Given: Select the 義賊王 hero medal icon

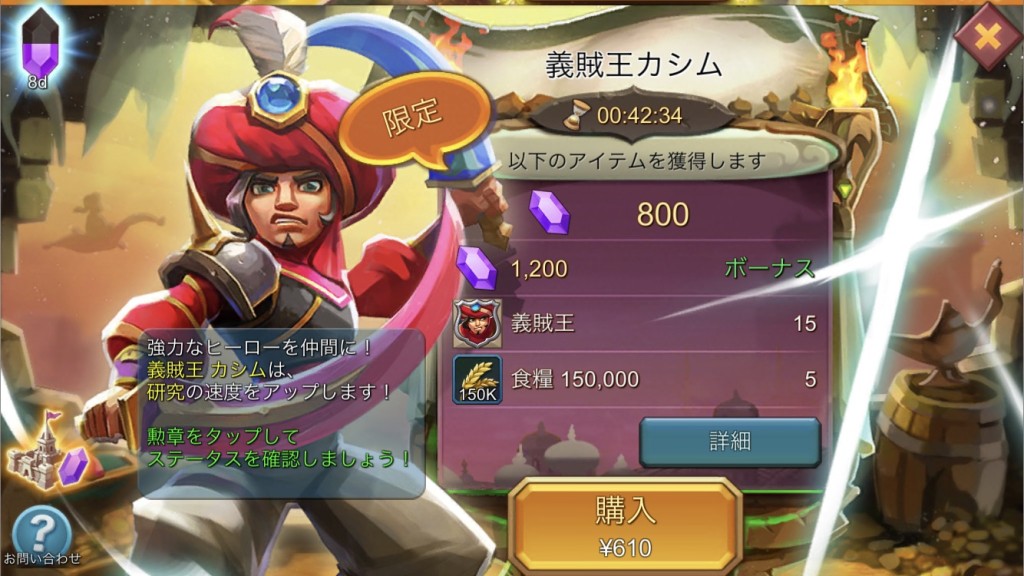Looking at the screenshot, I should click(478, 323).
